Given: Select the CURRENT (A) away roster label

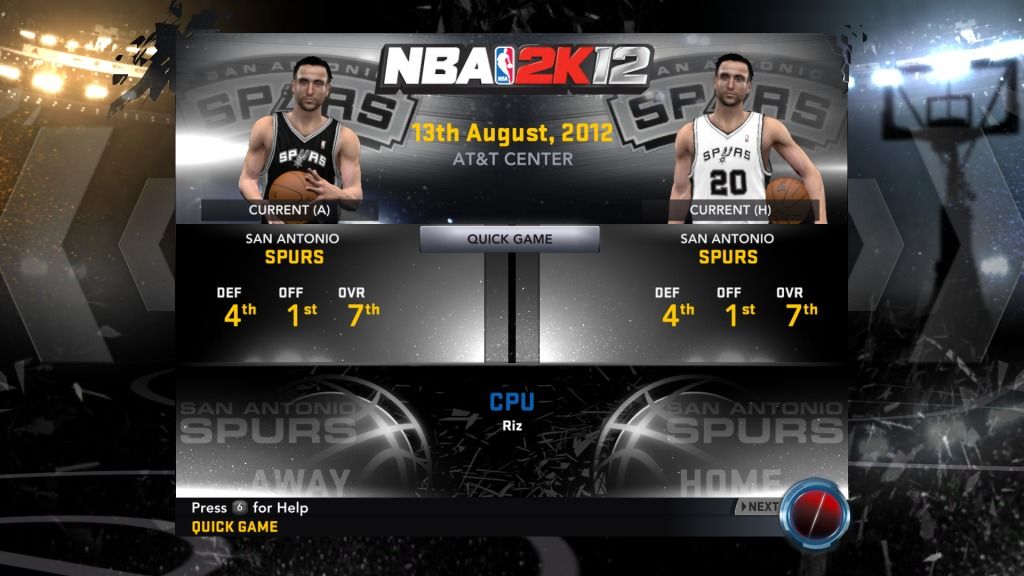Looking at the screenshot, I should click(289, 210).
